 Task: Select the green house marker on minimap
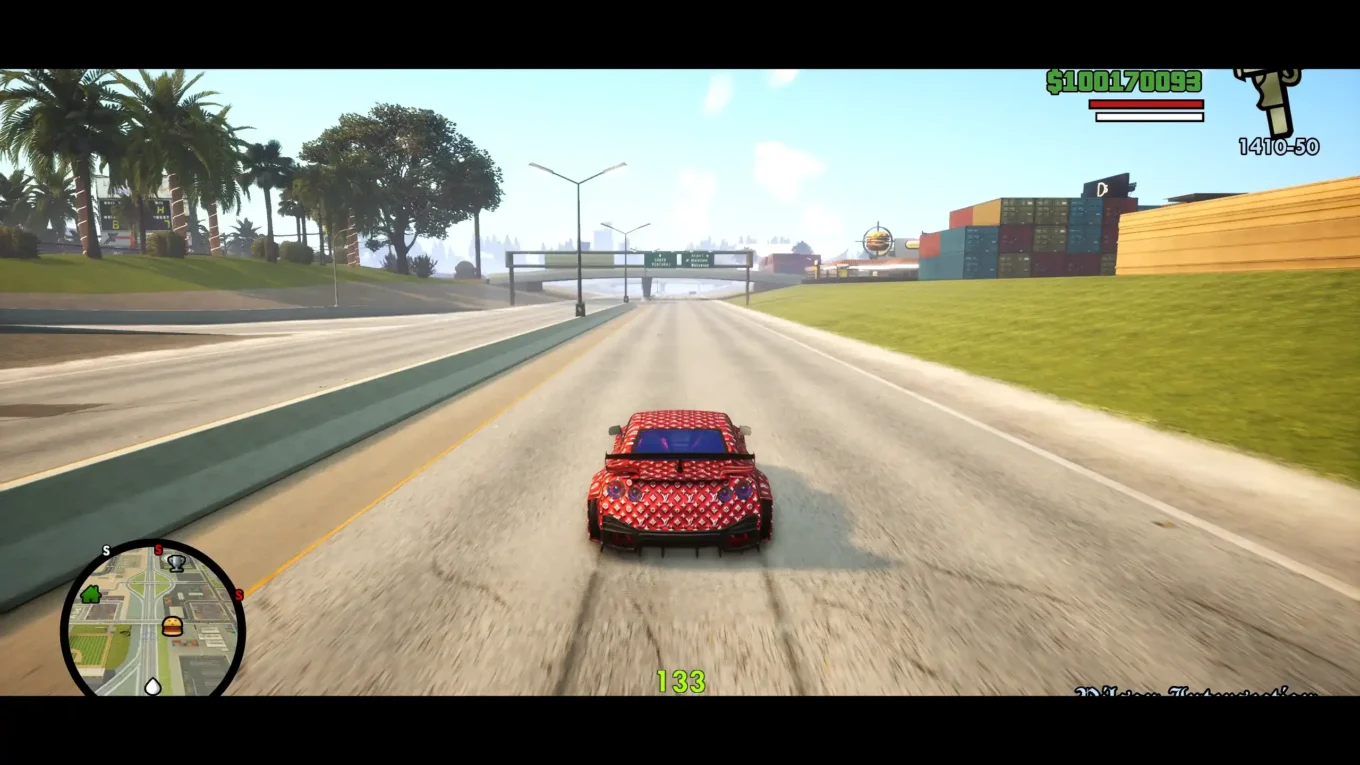tap(91, 594)
